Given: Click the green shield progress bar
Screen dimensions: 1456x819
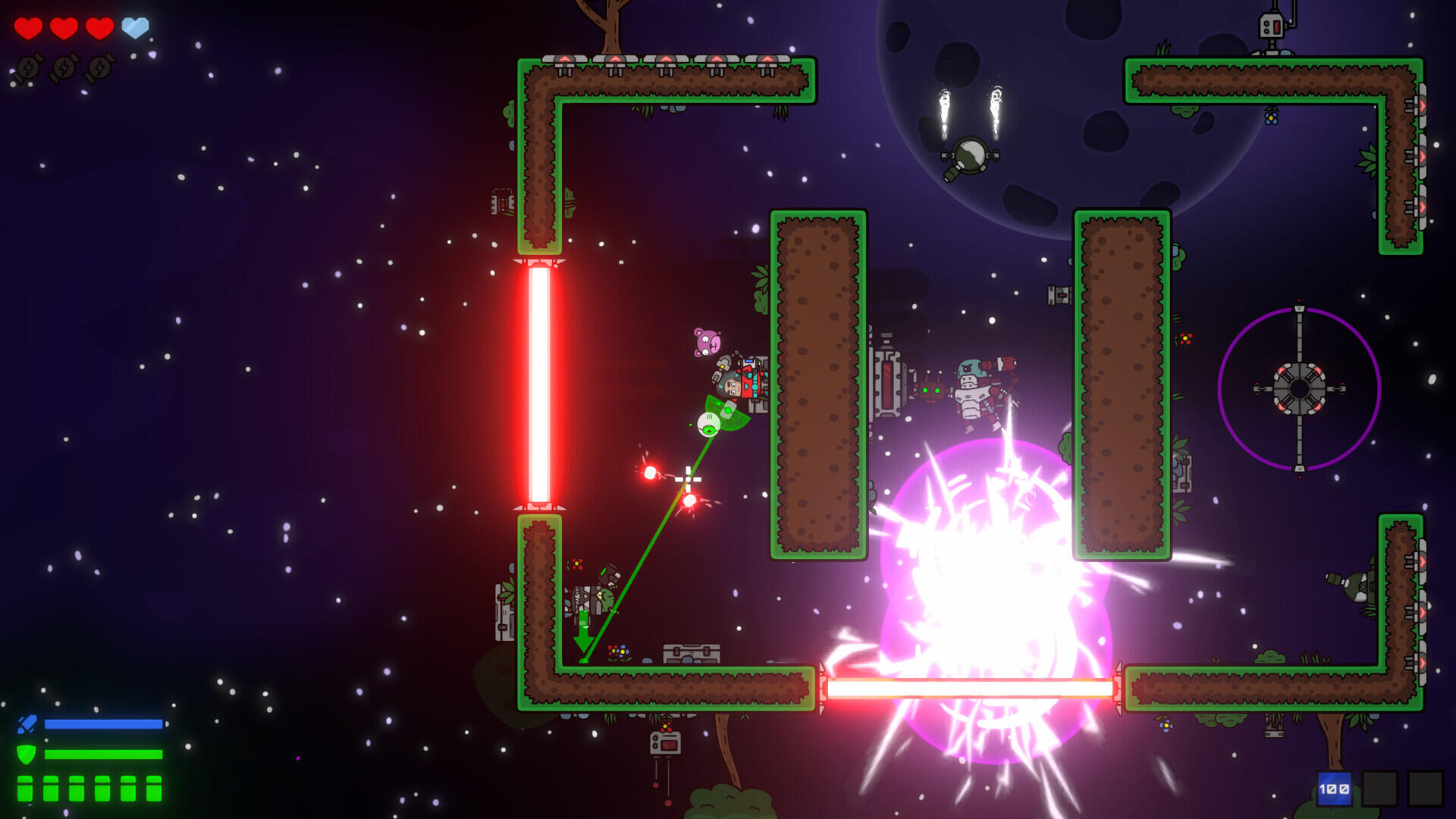Looking at the screenshot, I should [105, 755].
